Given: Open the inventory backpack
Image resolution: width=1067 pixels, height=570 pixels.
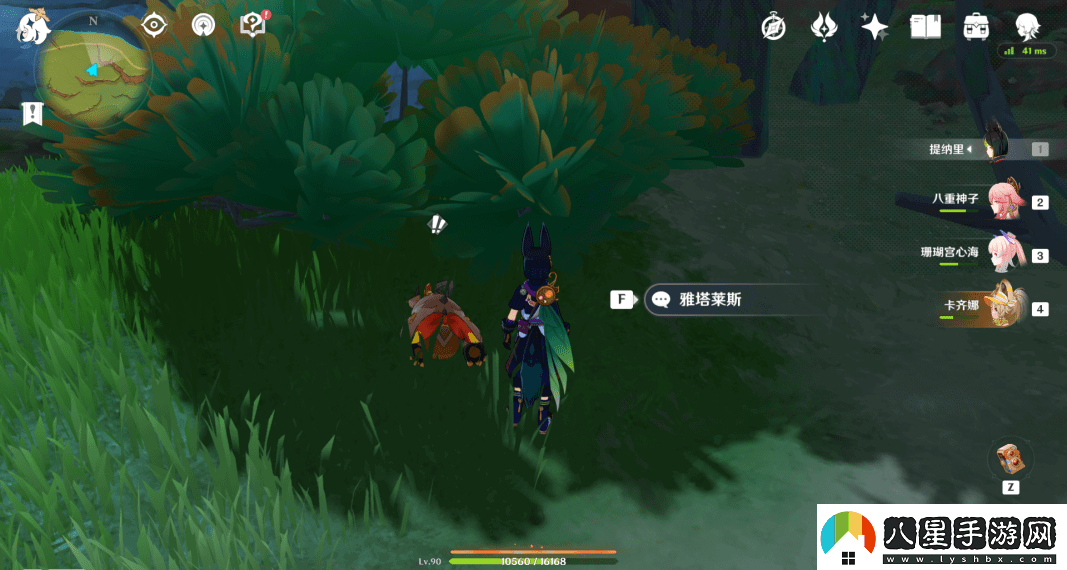Looking at the screenshot, I should click(x=976, y=27).
